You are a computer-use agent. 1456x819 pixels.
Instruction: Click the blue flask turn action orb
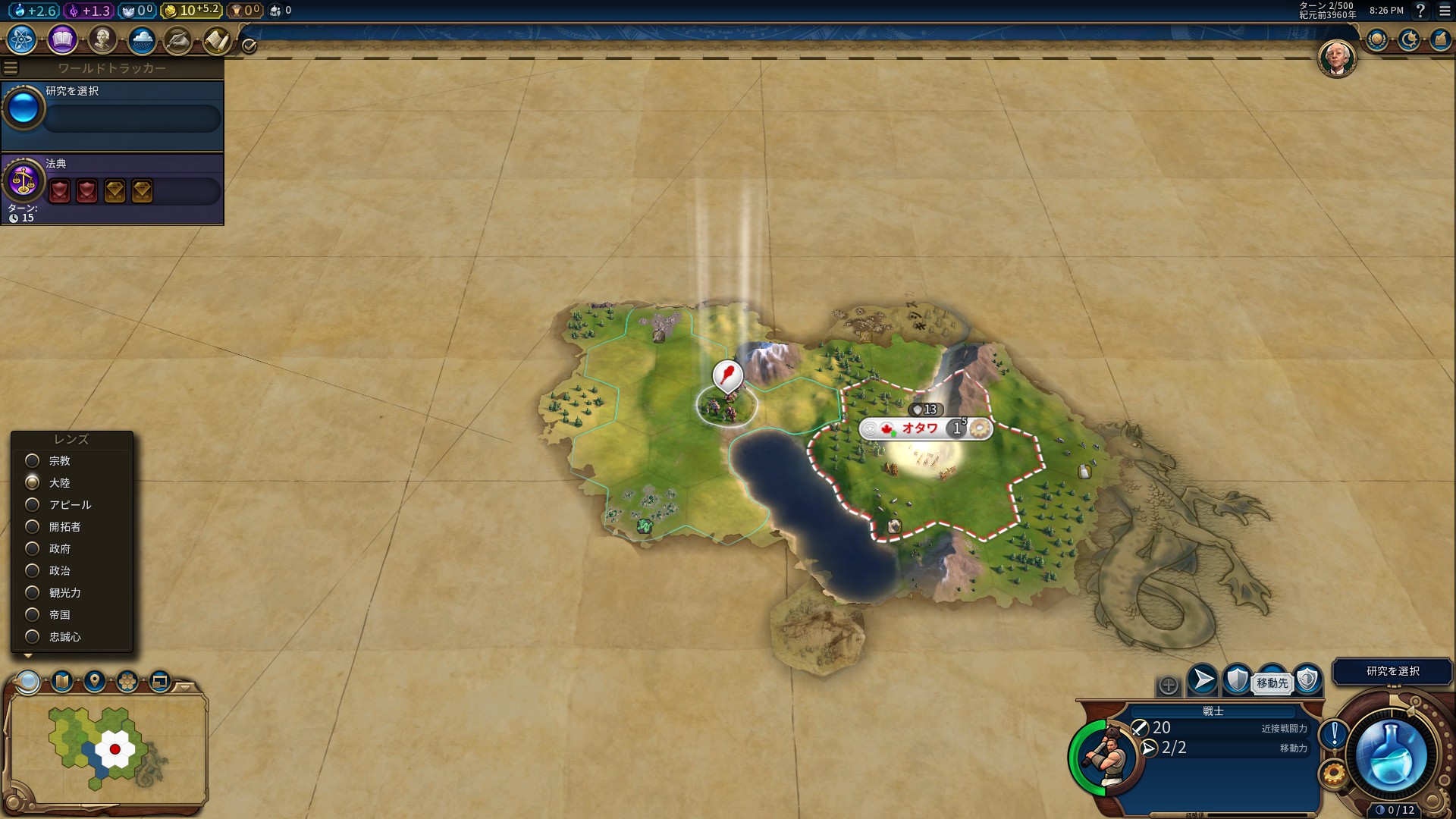(1392, 754)
